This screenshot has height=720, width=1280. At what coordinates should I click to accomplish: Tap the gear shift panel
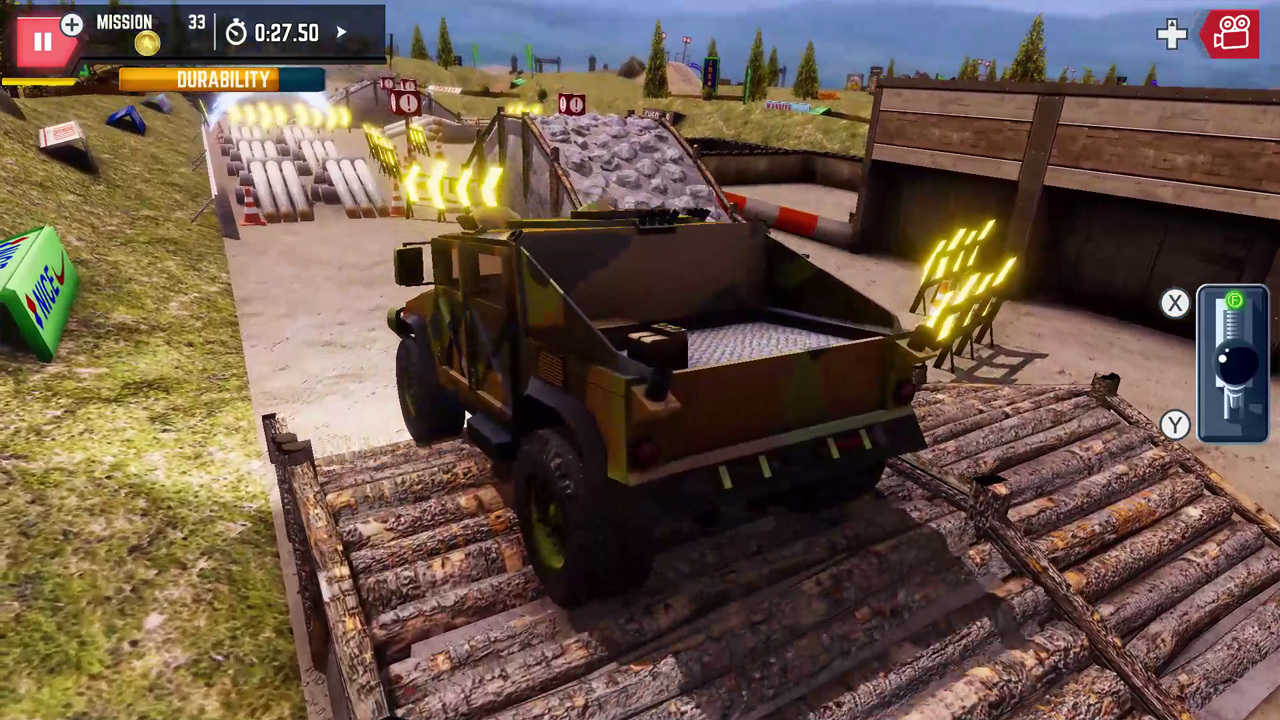(x=1232, y=362)
